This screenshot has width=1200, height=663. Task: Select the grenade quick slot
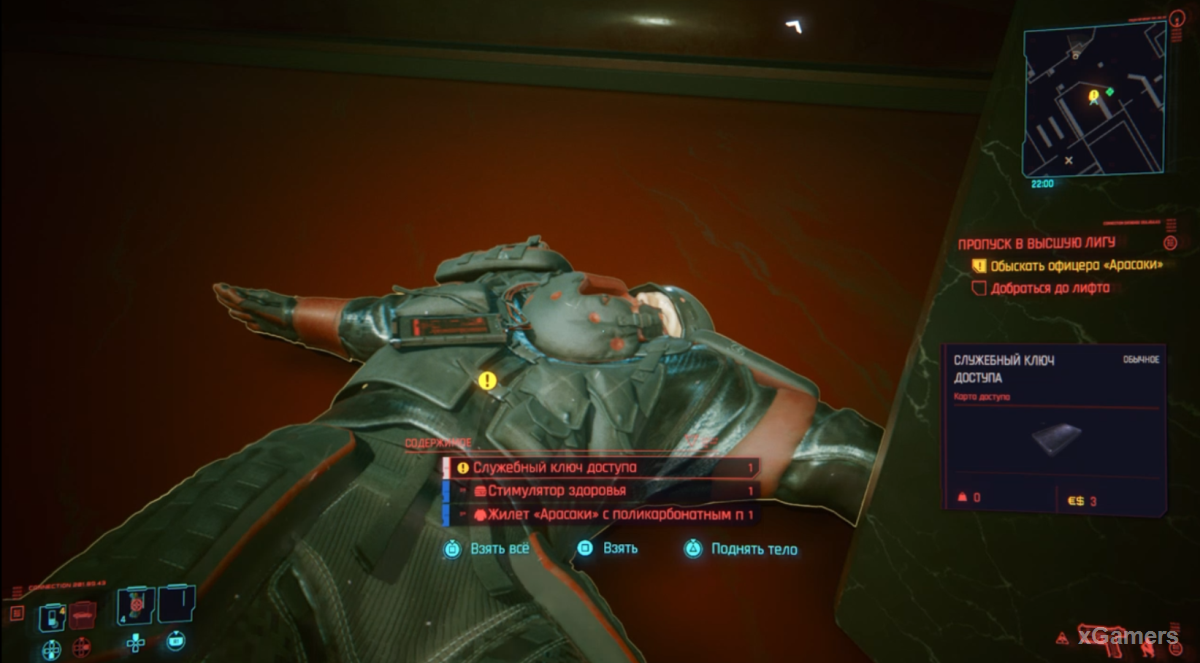[134, 605]
